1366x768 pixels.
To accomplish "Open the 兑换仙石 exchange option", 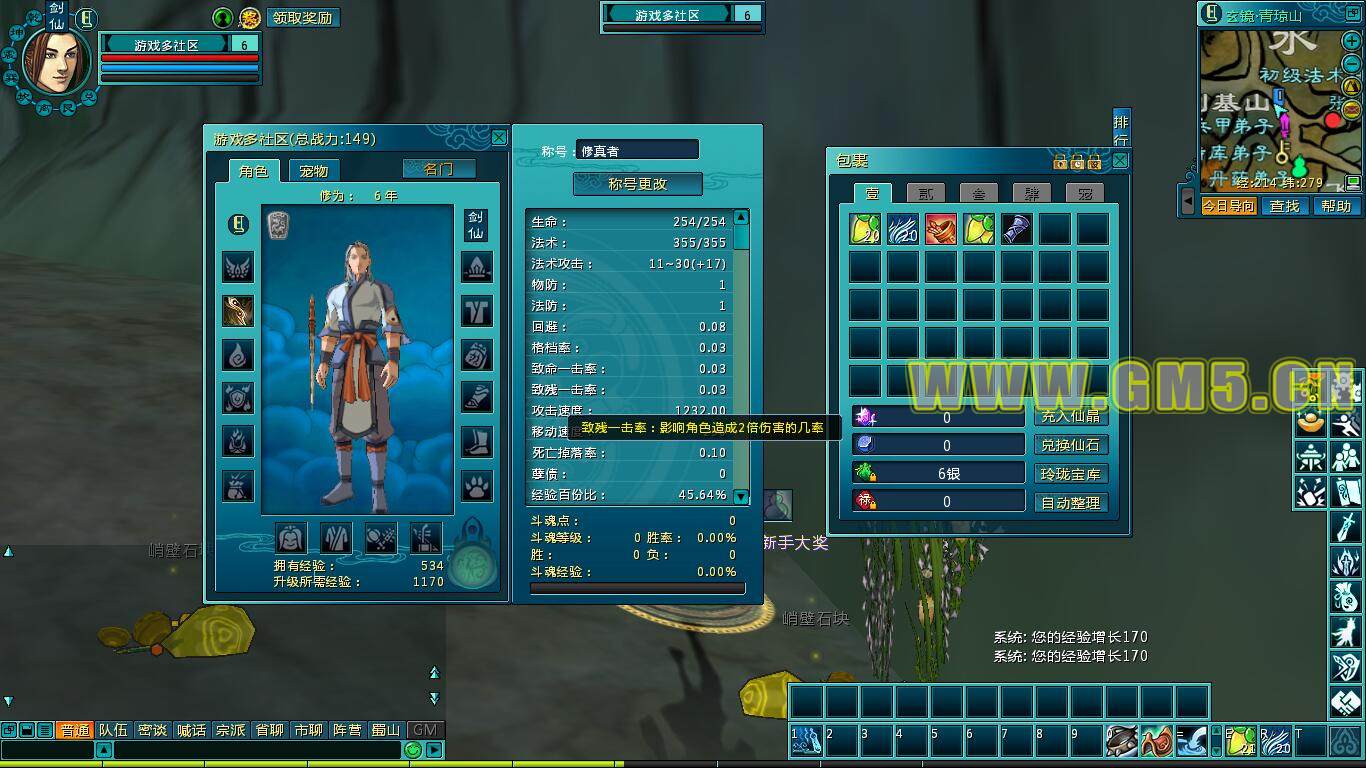I will coord(1071,445).
